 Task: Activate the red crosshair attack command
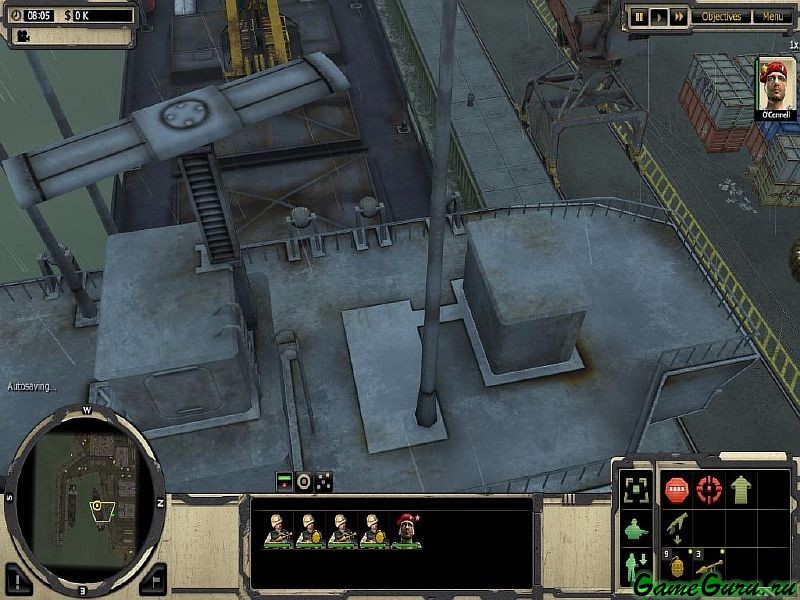[x=709, y=489]
